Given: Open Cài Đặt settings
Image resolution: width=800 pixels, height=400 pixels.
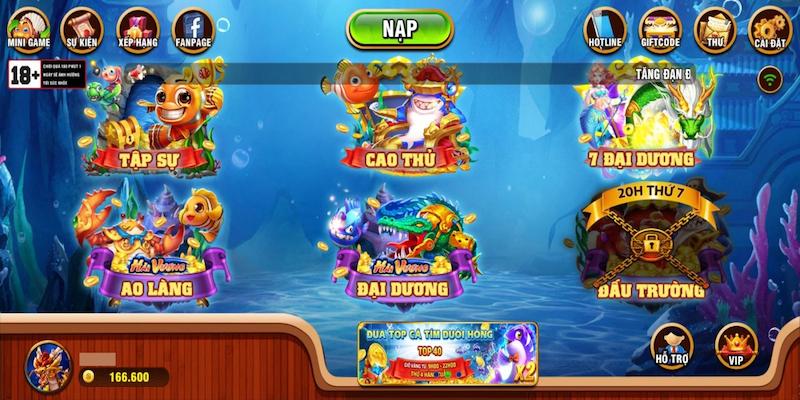Looking at the screenshot, I should tap(770, 28).
